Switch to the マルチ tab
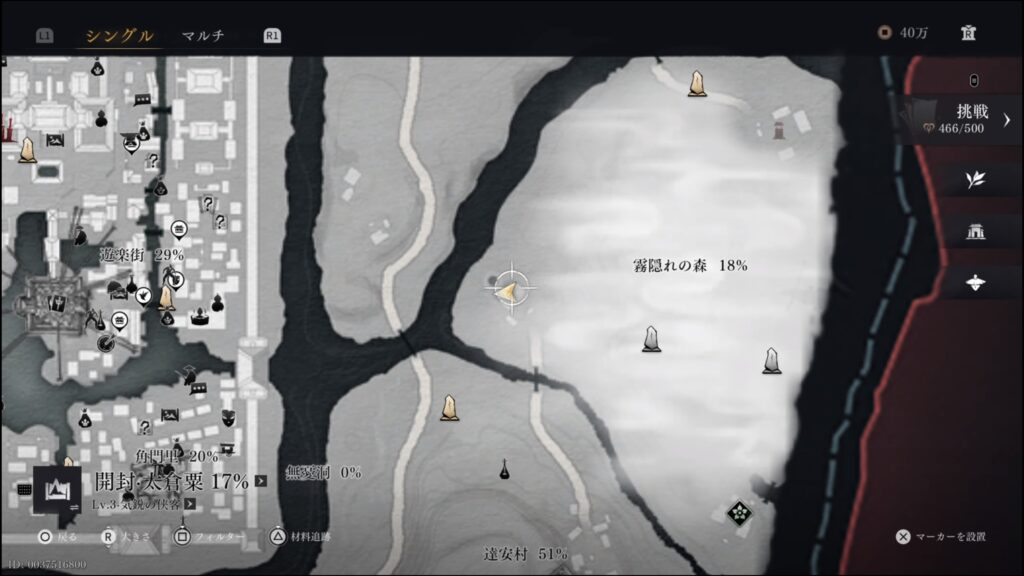 click(203, 36)
